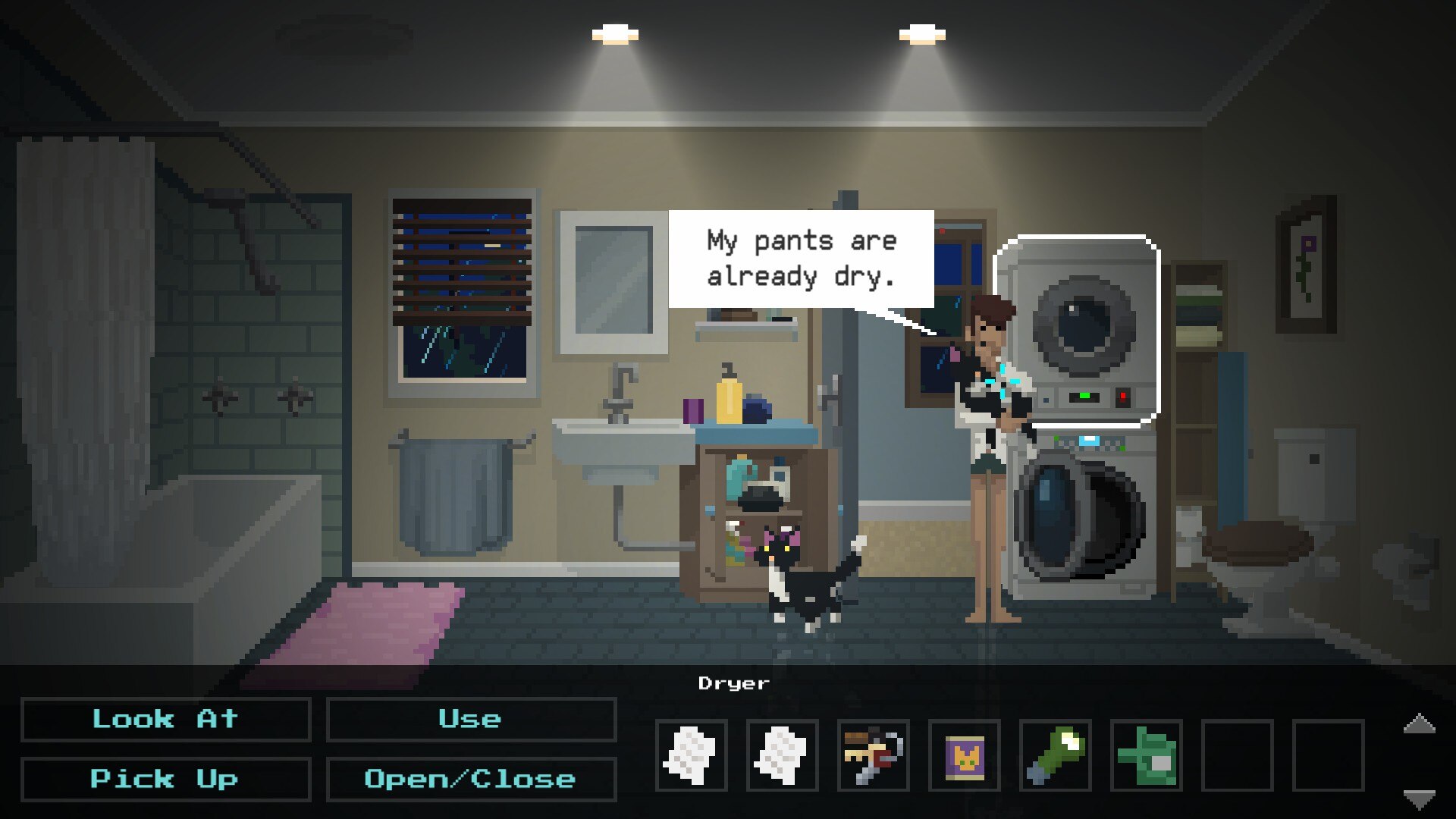
Task: Choose the Use verb button
Action: [x=470, y=719]
